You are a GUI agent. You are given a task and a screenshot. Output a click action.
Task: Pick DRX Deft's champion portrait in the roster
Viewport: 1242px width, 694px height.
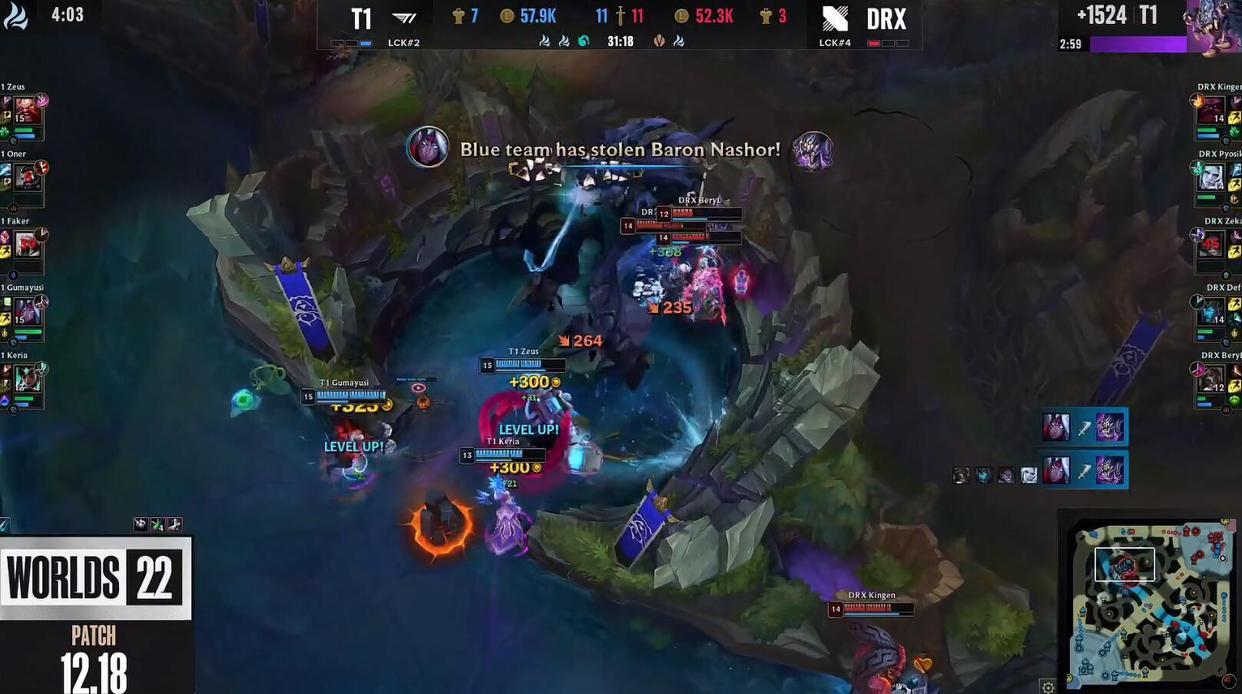click(x=1211, y=311)
